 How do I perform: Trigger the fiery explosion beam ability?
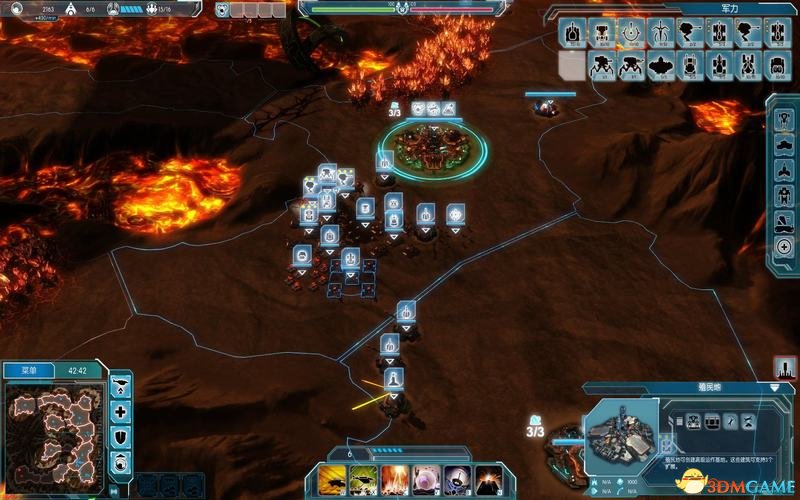coord(393,479)
